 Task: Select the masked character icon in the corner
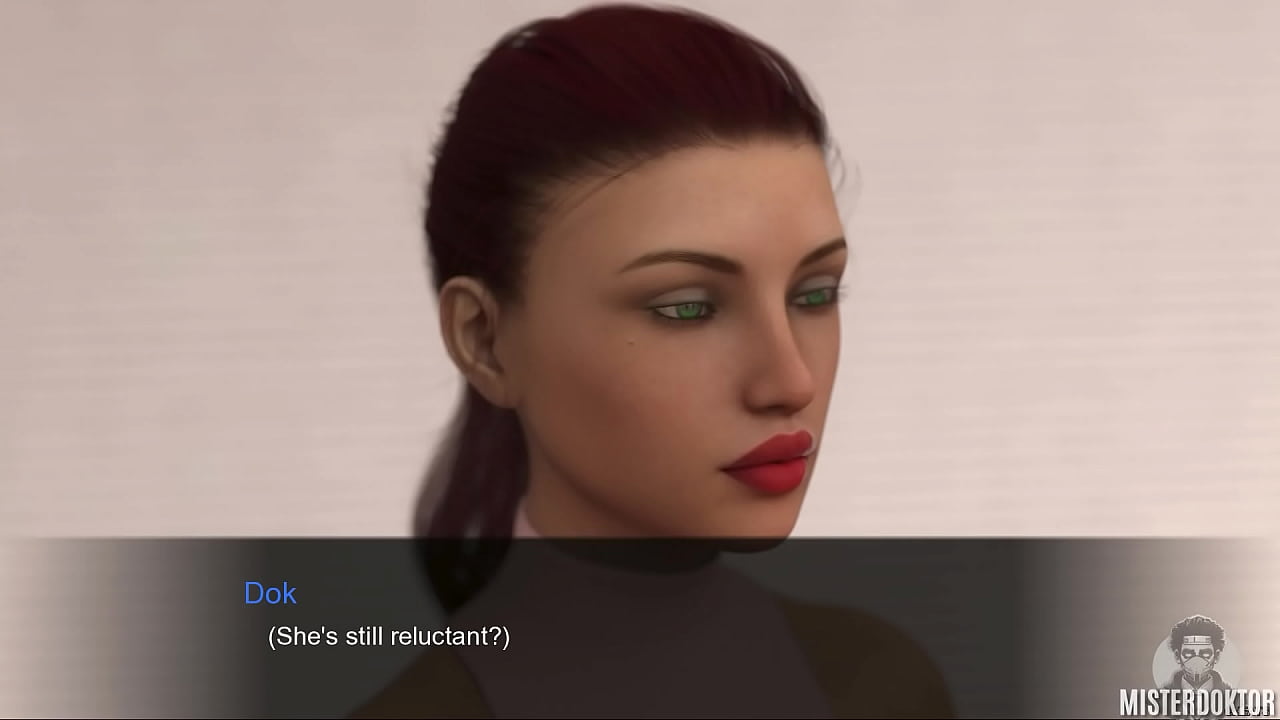[x=1198, y=650]
